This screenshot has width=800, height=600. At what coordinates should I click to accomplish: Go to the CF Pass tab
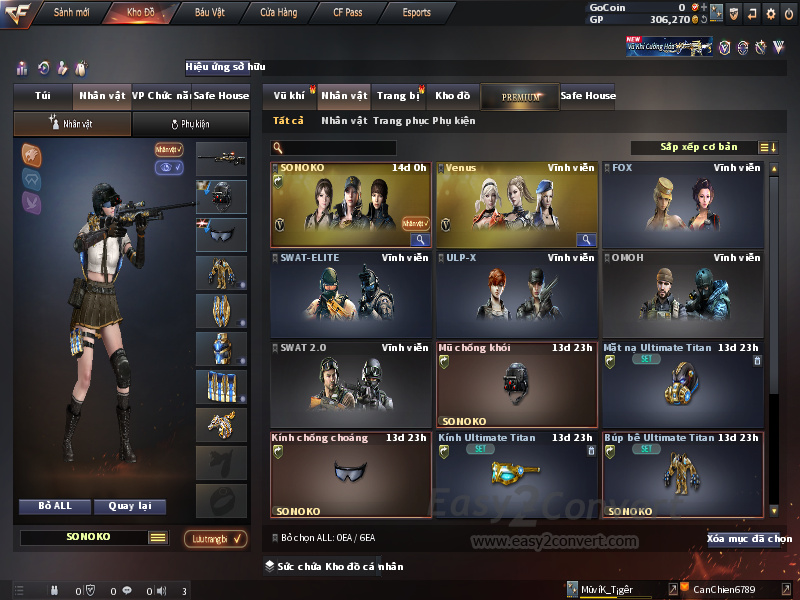coord(350,13)
